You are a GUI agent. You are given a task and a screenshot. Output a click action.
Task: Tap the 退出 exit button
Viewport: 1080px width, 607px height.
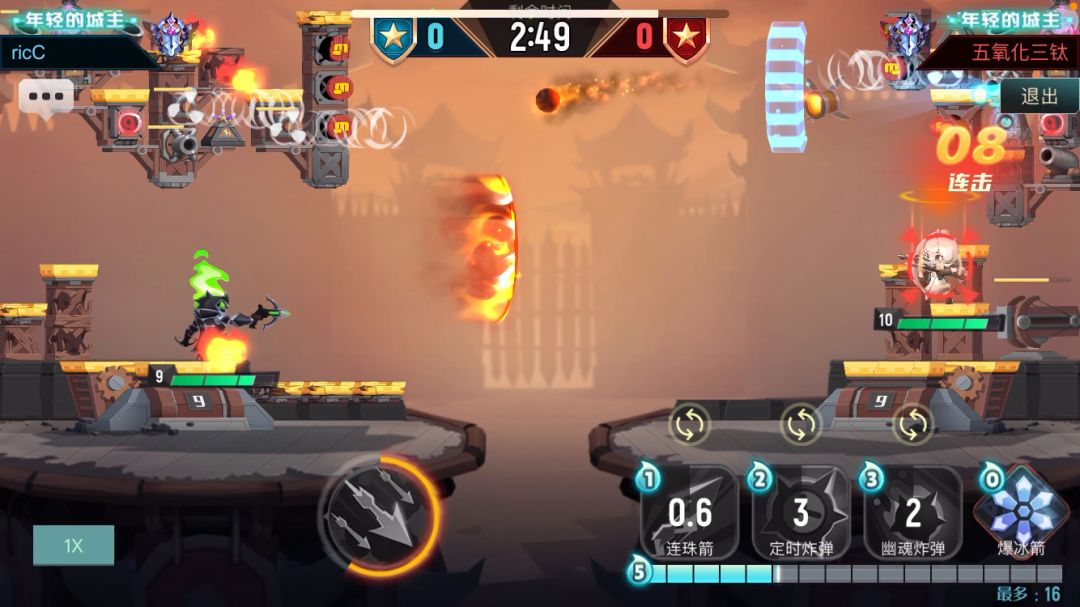(x=1040, y=96)
